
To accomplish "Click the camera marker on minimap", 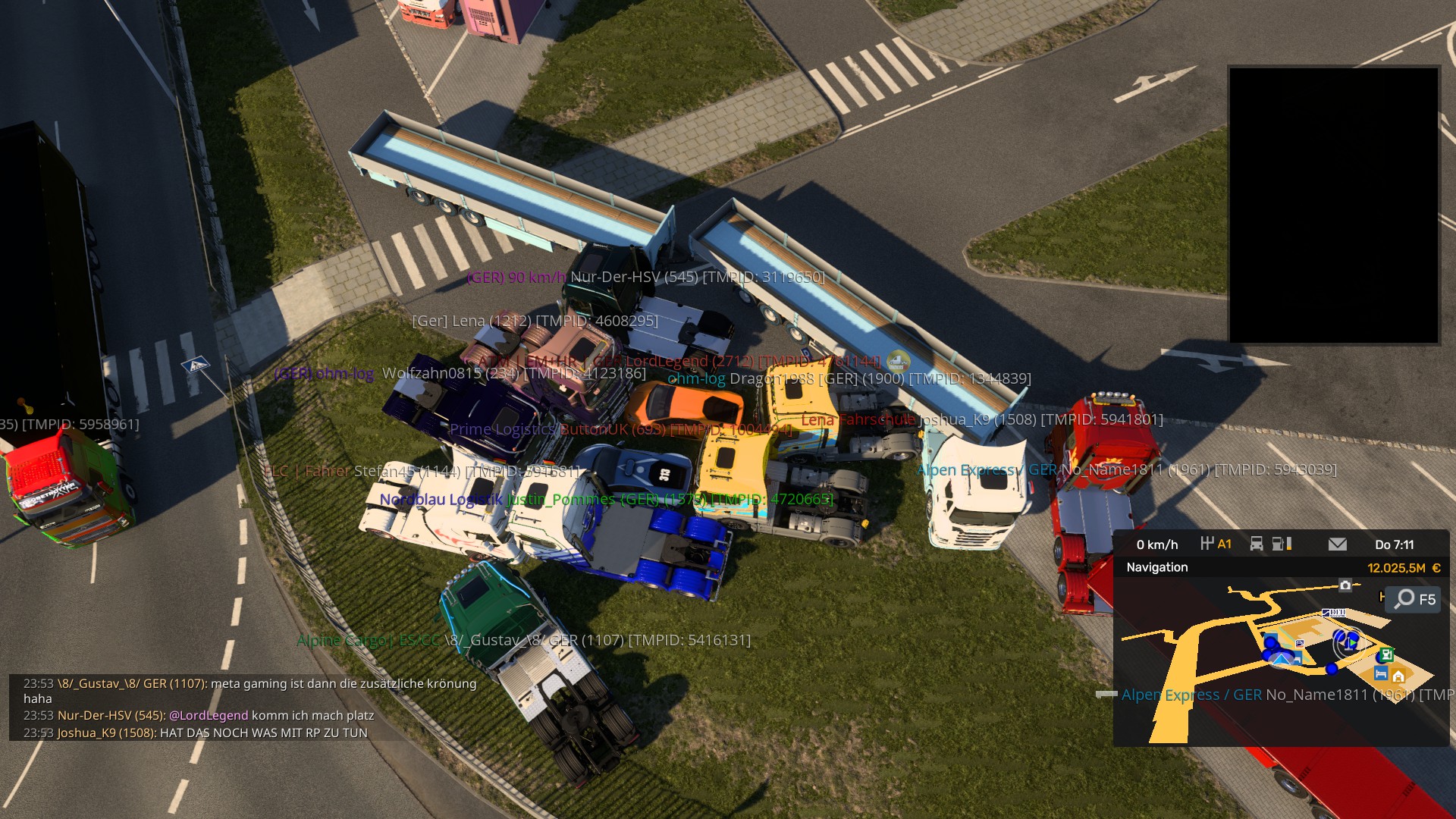I will 1345,585.
